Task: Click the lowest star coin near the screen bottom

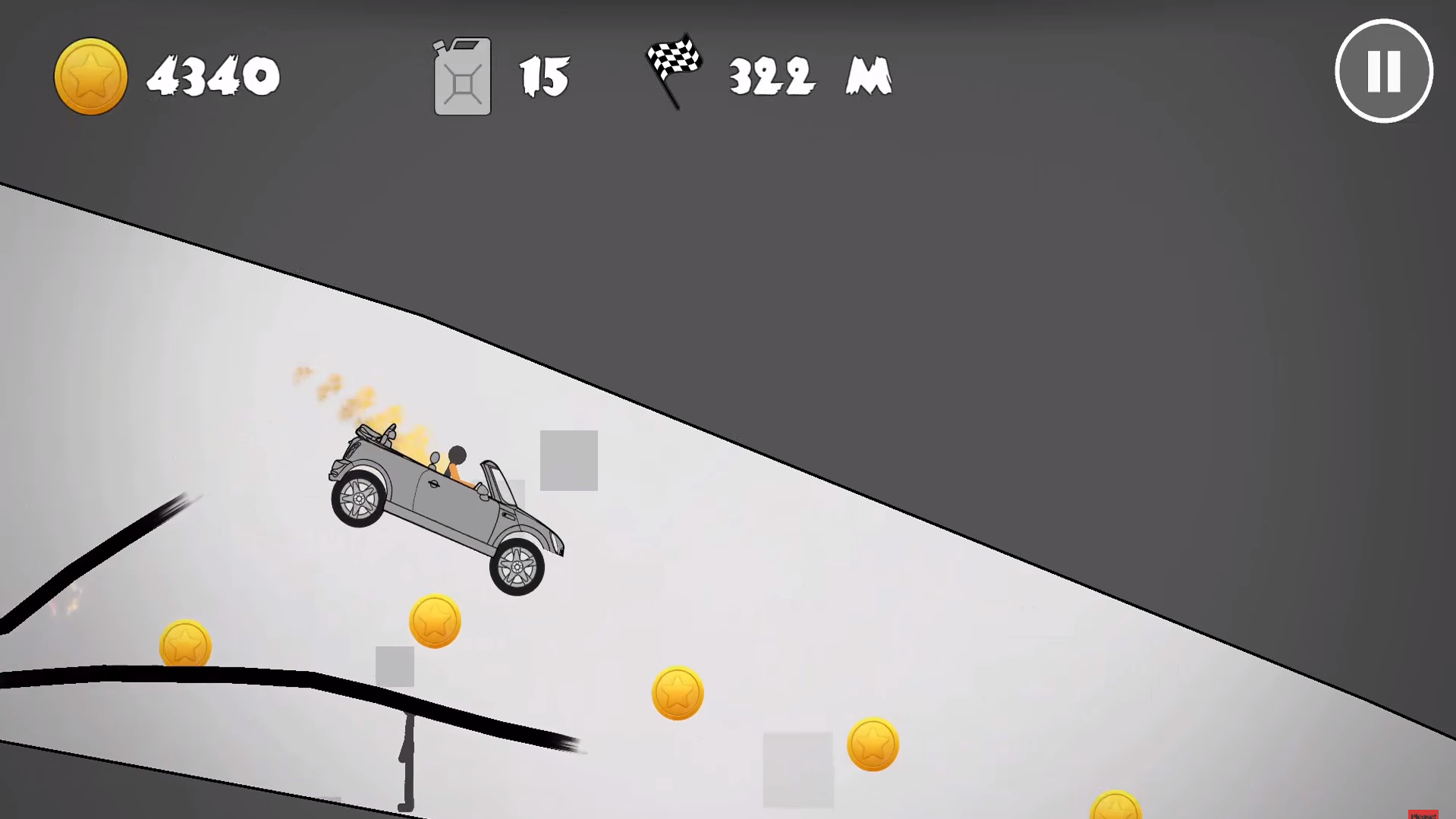Action: click(x=873, y=745)
